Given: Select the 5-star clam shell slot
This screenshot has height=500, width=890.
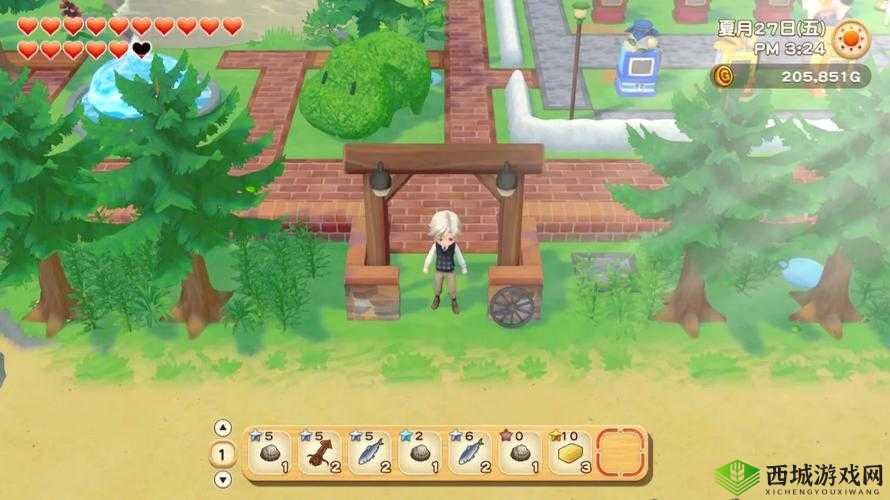Looking at the screenshot, I should point(270,453).
